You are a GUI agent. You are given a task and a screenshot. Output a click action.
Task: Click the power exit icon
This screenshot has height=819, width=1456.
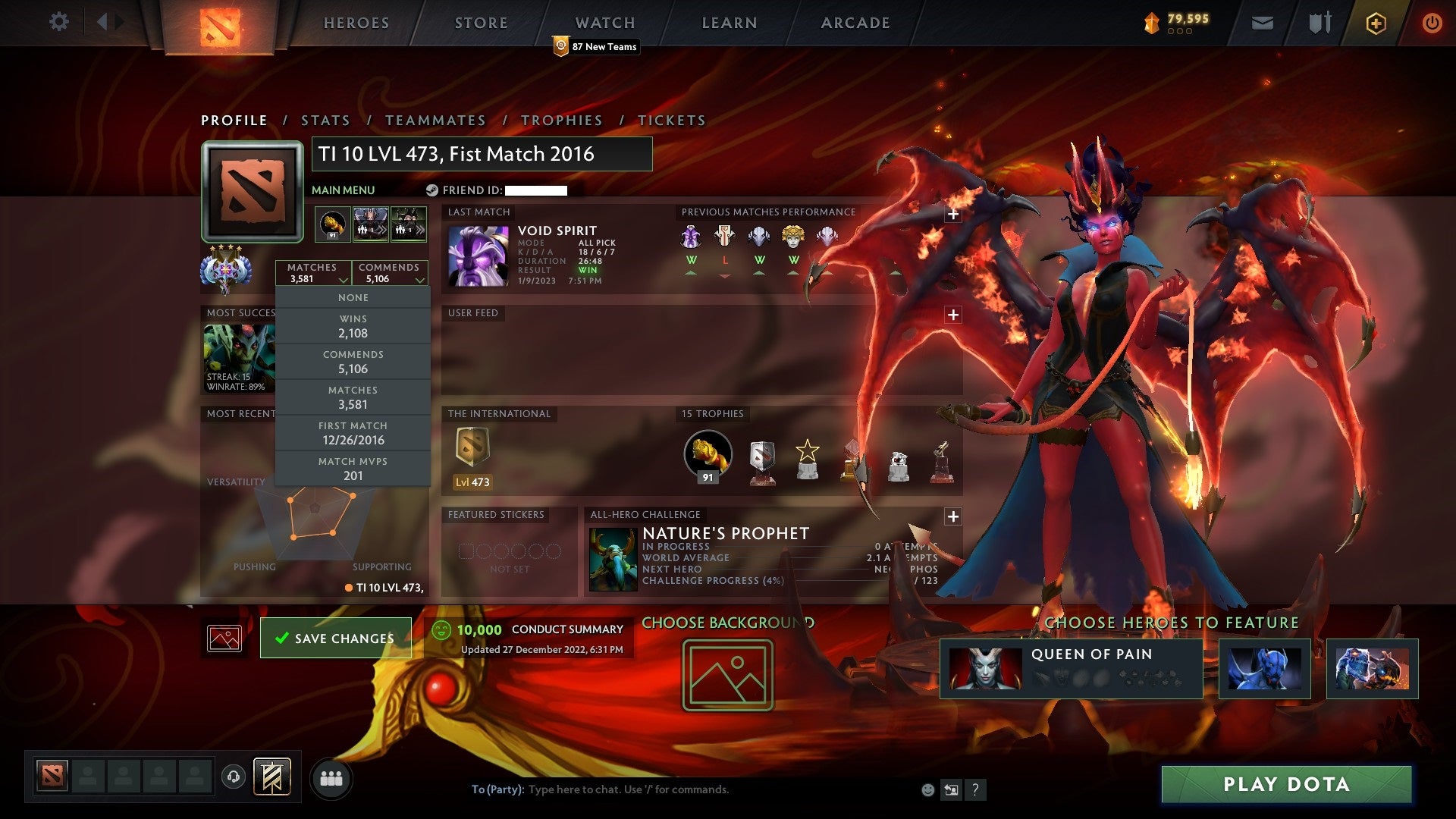click(x=1432, y=23)
